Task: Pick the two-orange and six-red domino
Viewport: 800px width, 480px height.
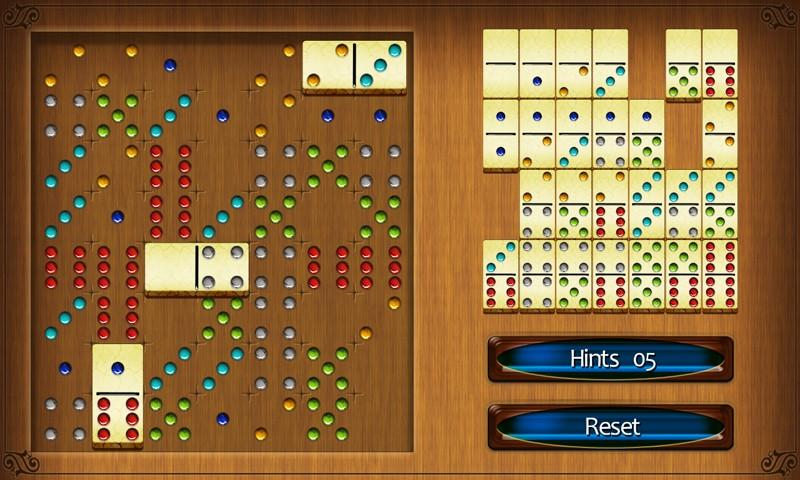Action: [x=610, y=204]
